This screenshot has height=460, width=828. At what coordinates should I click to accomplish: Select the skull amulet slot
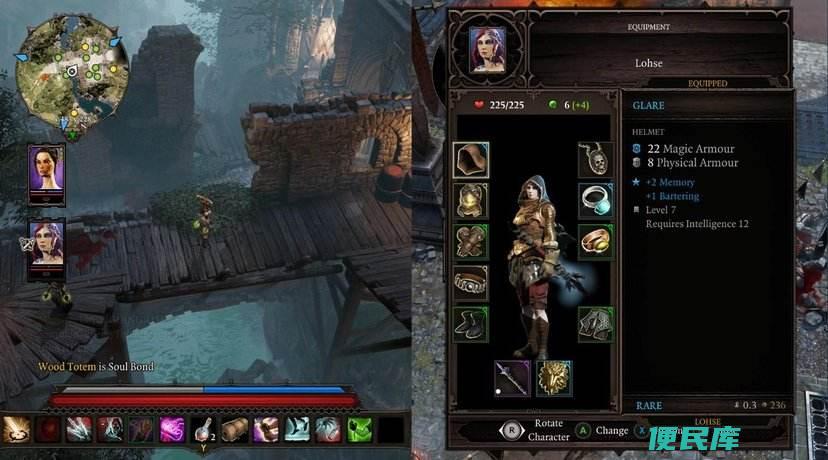pyautogui.click(x=596, y=159)
